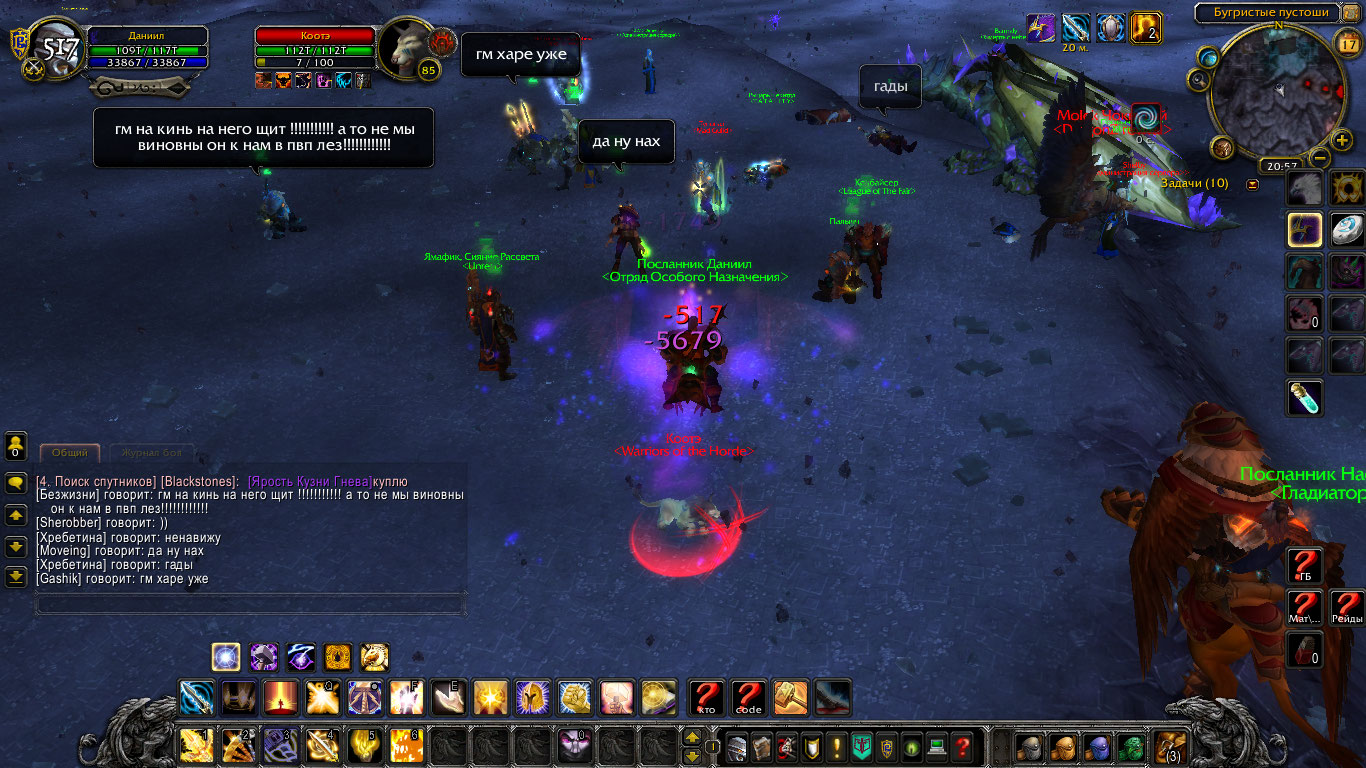Open the Журнал боя combat log tab

point(152,453)
